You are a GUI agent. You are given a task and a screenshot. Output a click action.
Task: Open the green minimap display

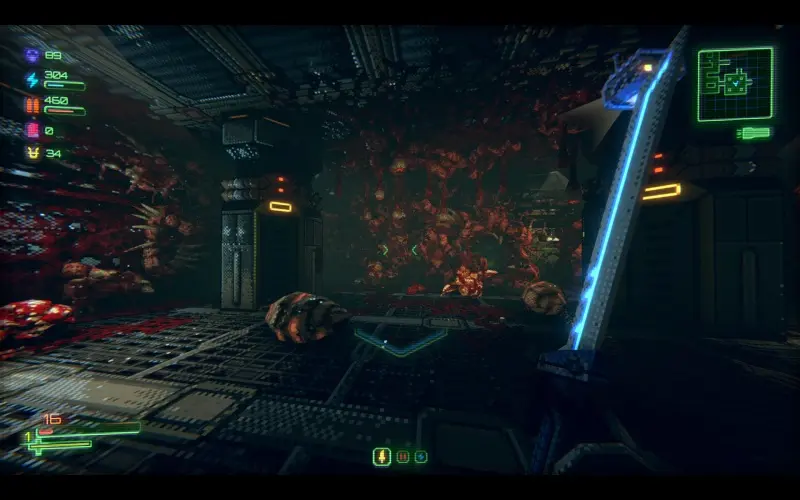pyautogui.click(x=735, y=84)
